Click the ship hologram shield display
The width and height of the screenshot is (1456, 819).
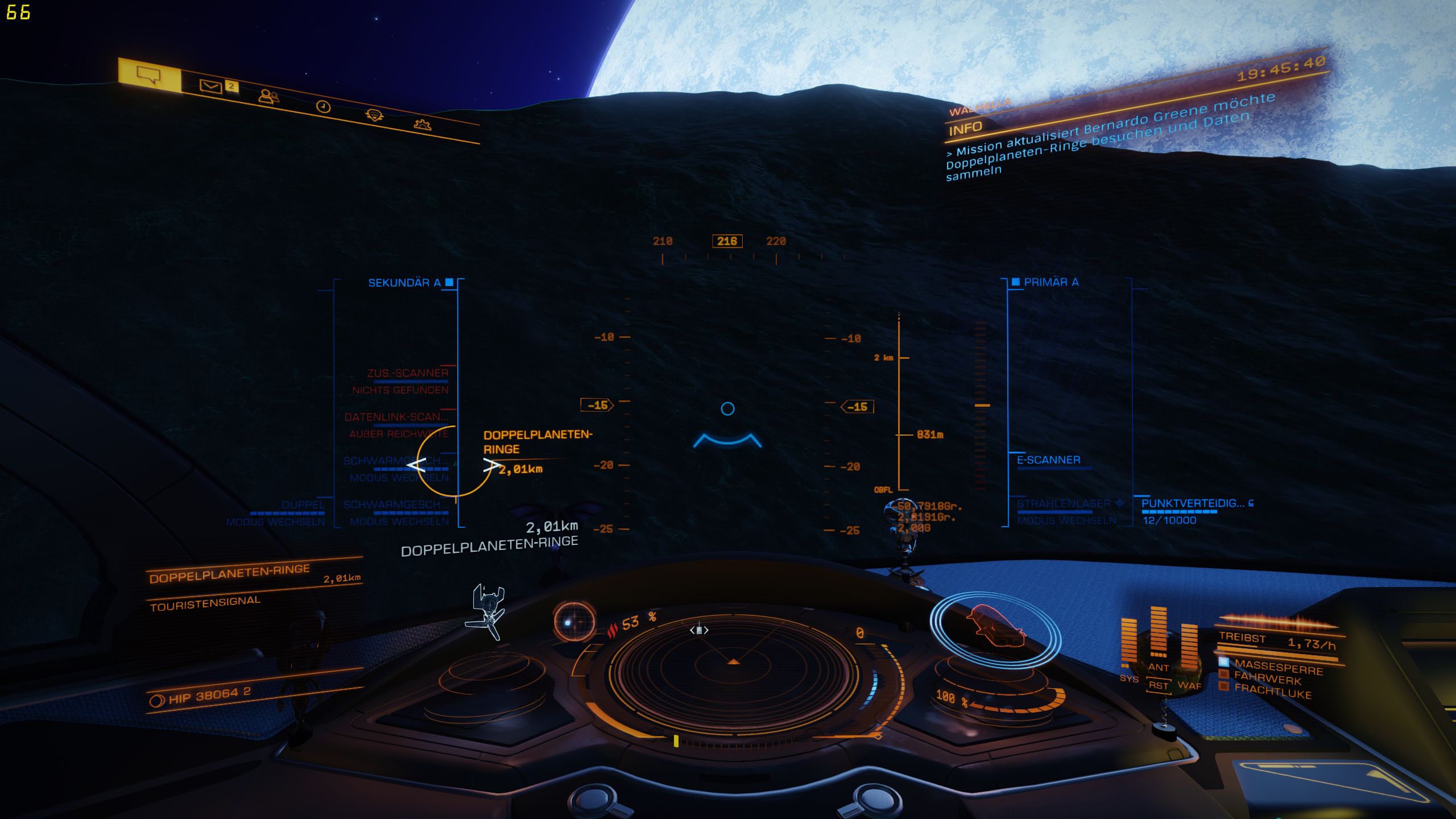(995, 628)
